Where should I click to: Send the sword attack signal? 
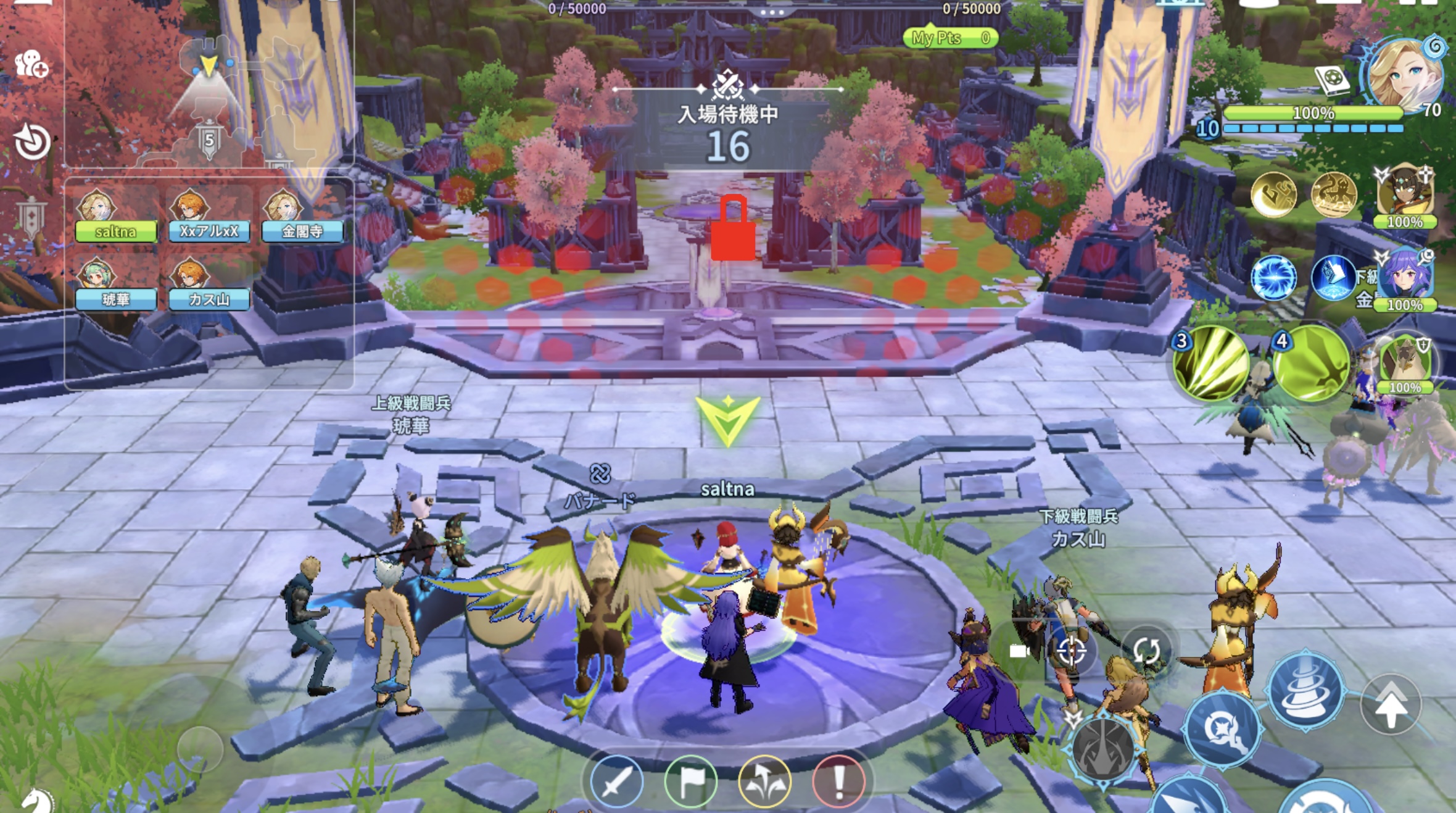point(616,782)
